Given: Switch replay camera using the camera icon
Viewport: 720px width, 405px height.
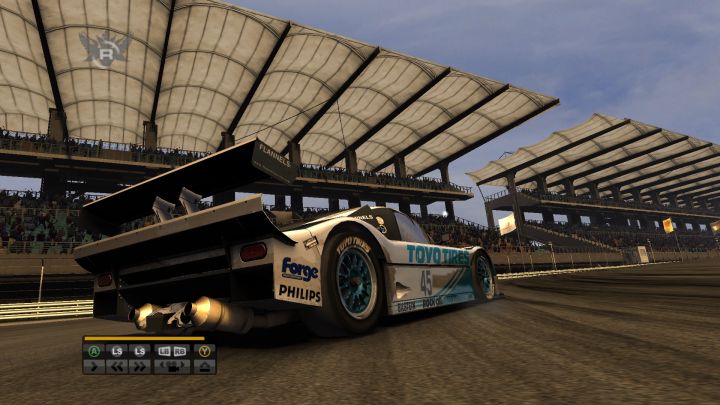Looking at the screenshot, I should pos(172,366).
